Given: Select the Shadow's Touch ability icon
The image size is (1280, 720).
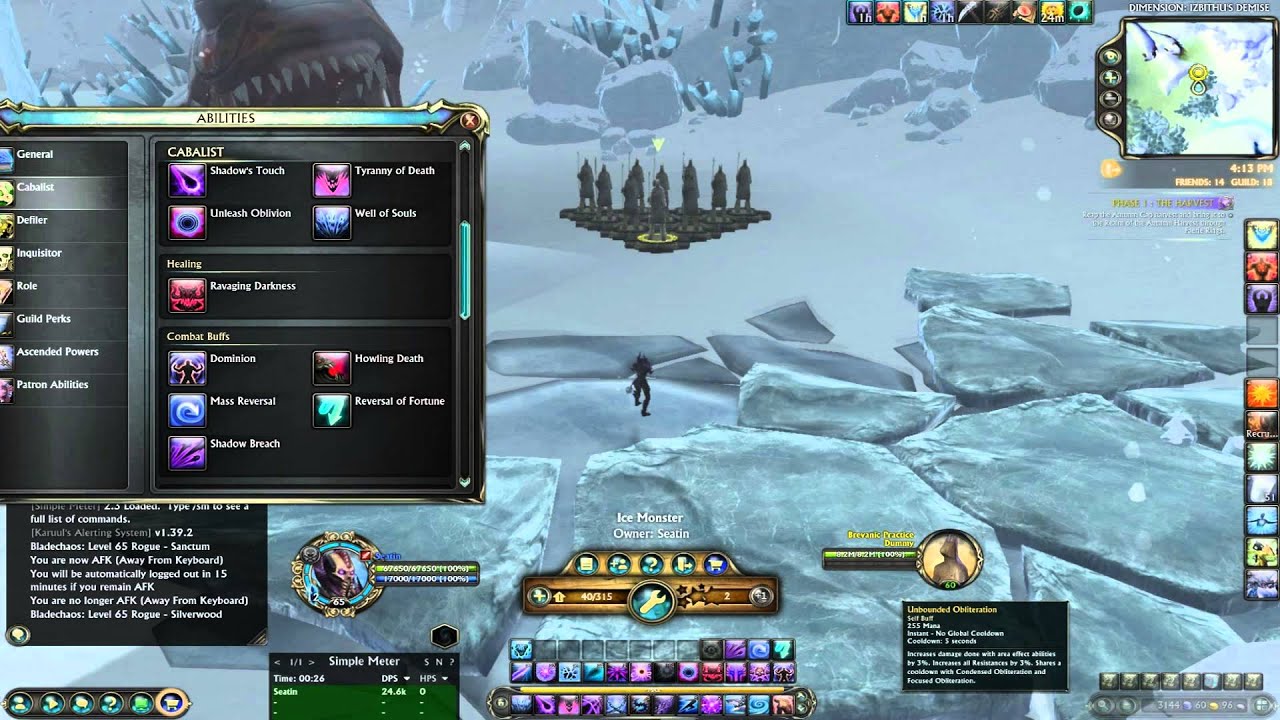Looking at the screenshot, I should pyautogui.click(x=187, y=180).
